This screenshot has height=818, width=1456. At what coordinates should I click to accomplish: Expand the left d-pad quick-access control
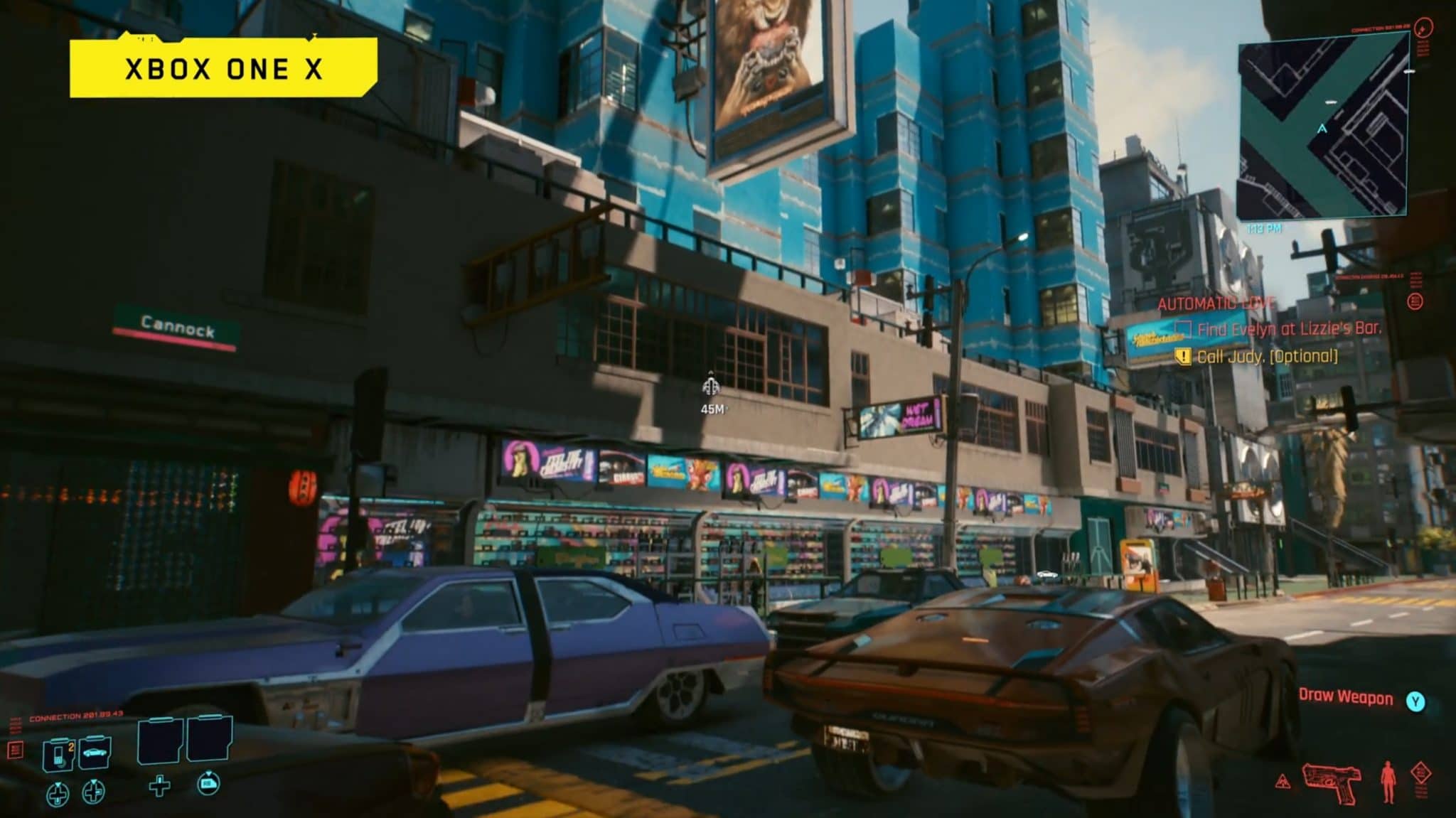tap(58, 794)
